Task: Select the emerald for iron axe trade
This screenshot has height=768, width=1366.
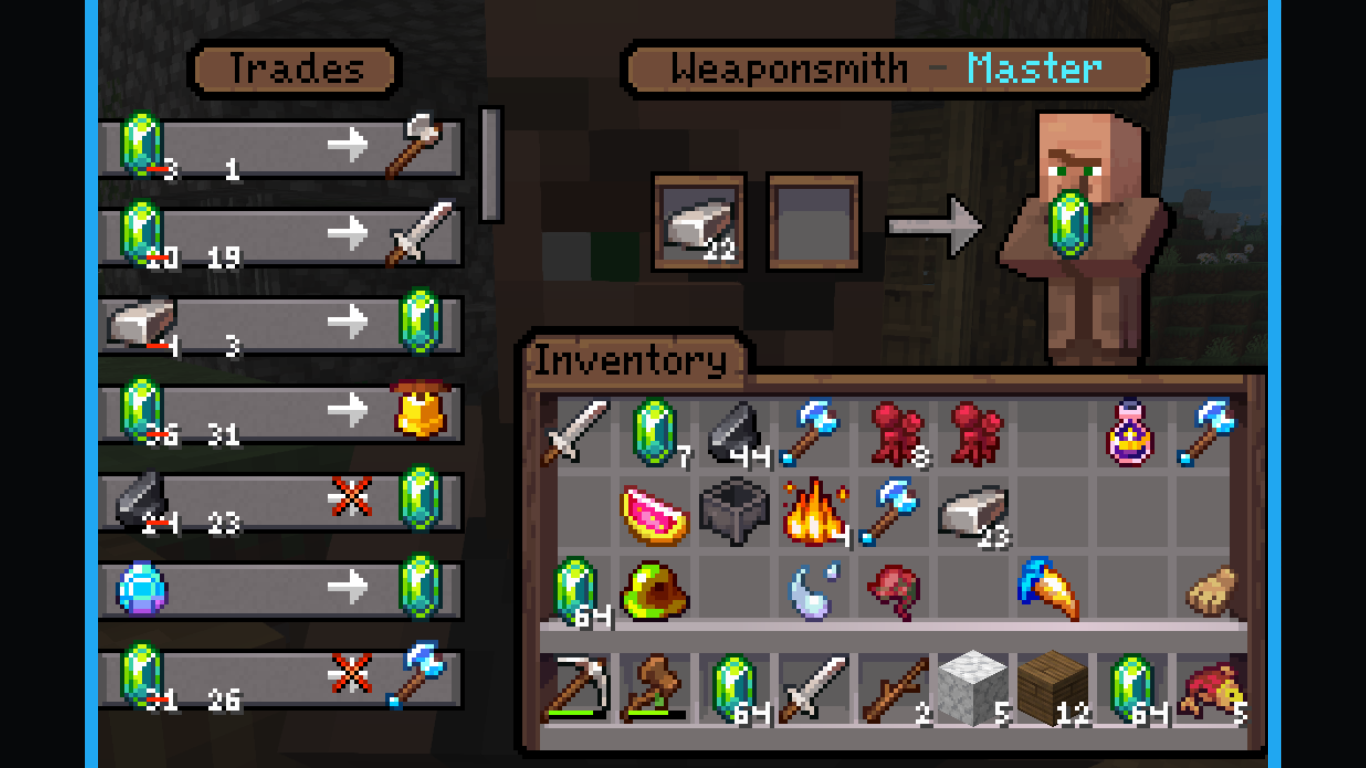Action: tap(280, 148)
